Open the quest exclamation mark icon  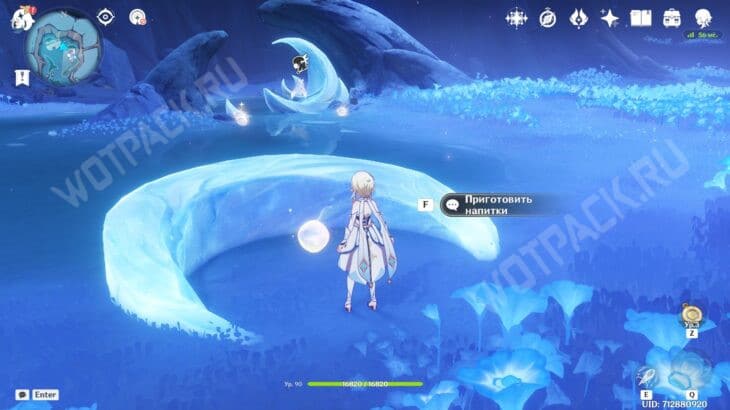click(21, 78)
